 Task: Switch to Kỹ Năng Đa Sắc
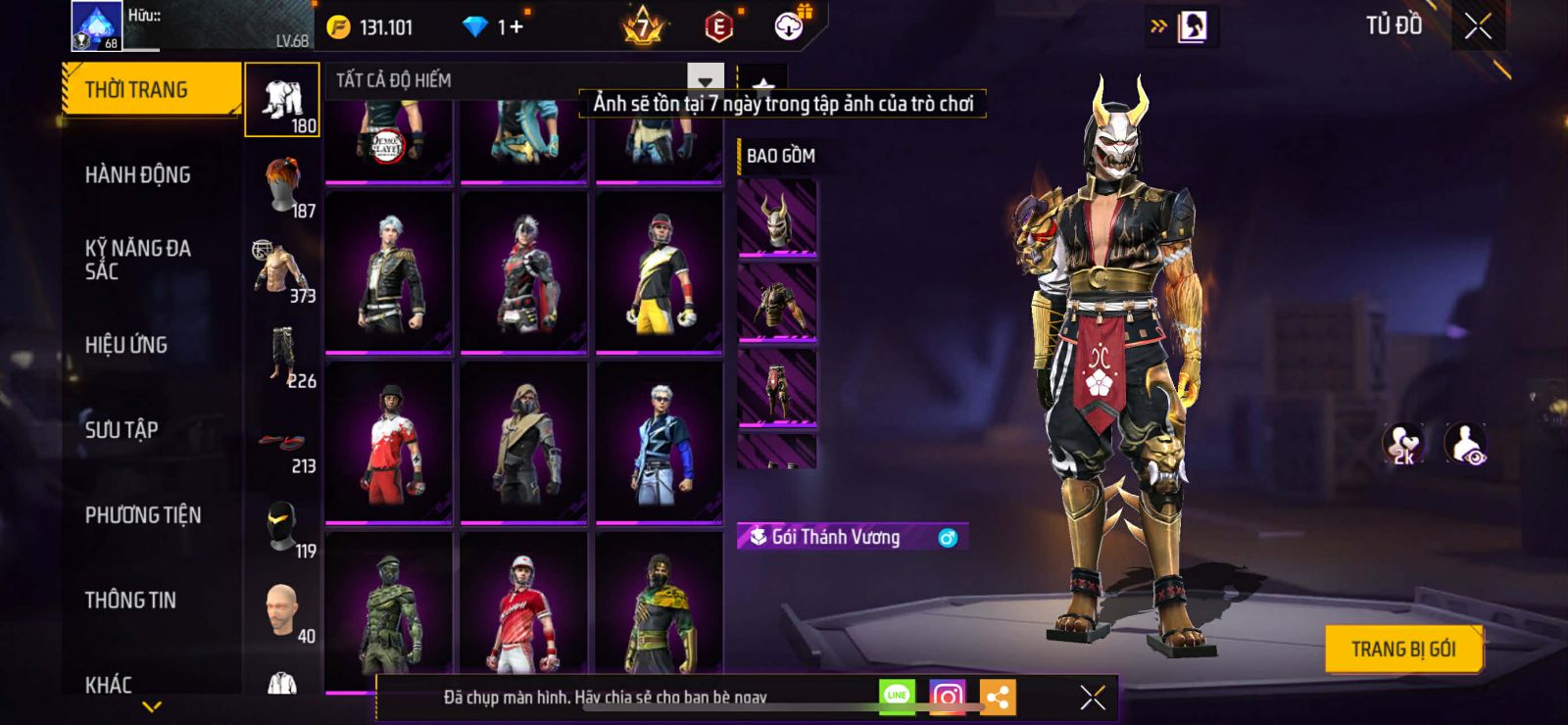[138, 260]
